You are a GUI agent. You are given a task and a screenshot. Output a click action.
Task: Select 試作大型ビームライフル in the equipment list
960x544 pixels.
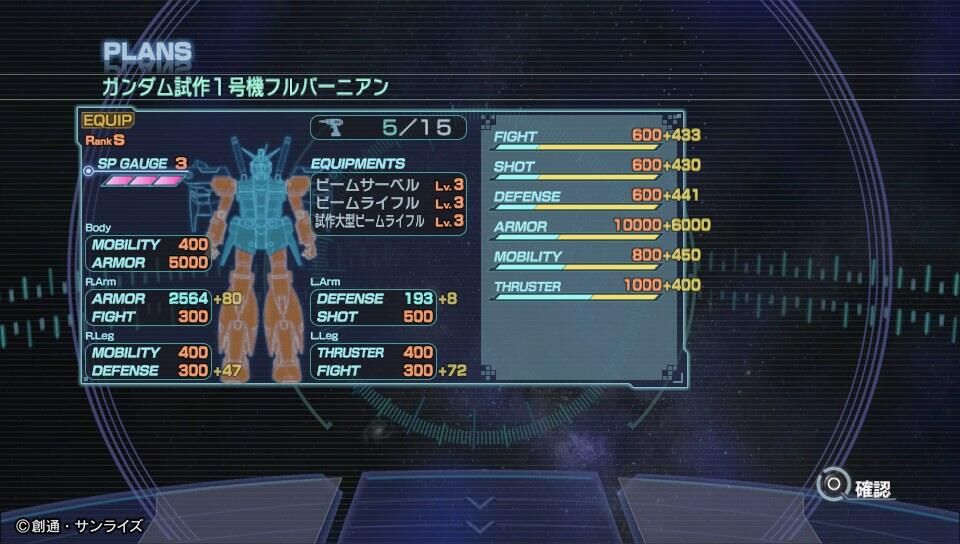[x=388, y=221]
